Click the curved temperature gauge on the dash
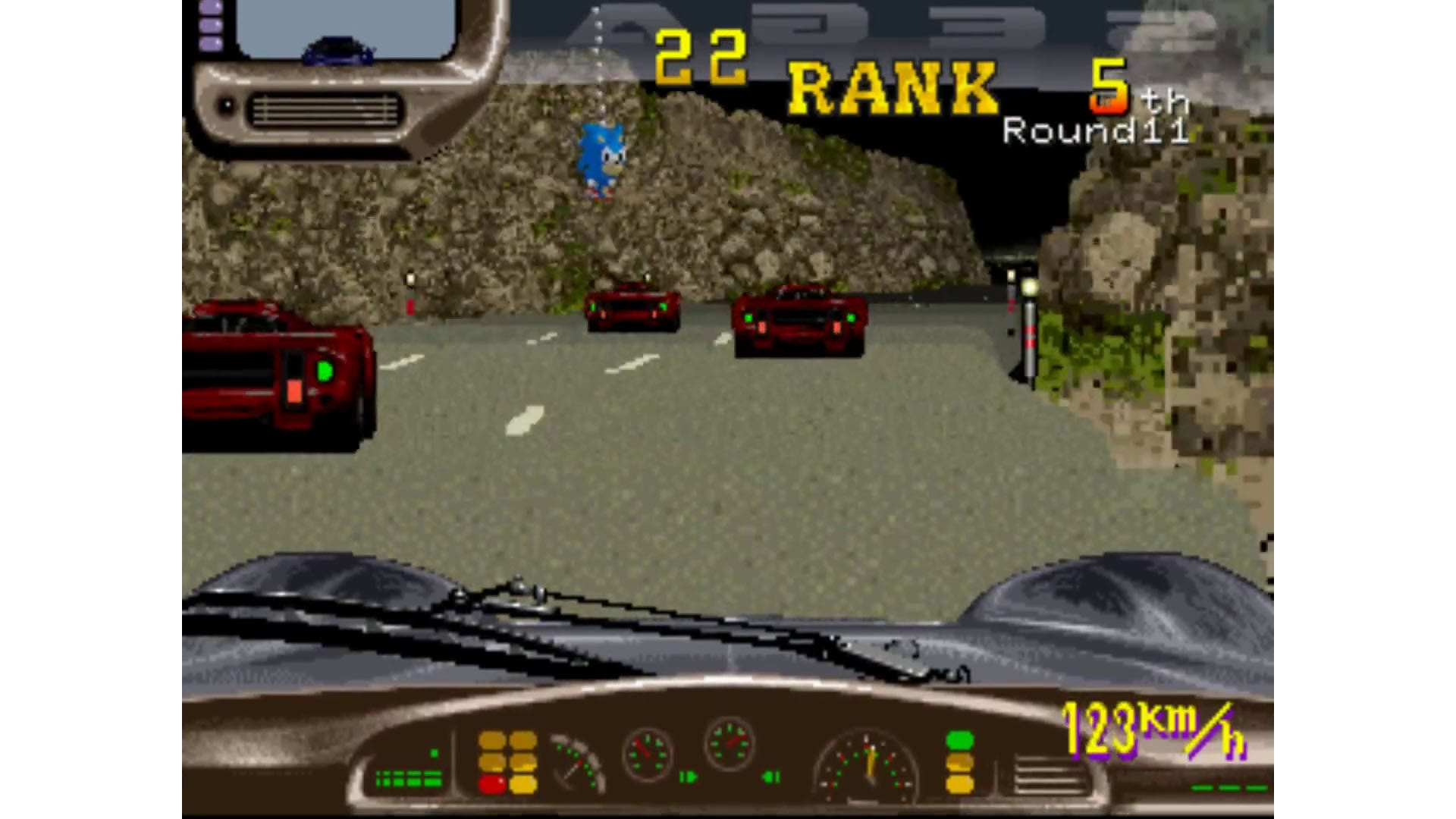1456x819 pixels. (x=576, y=764)
